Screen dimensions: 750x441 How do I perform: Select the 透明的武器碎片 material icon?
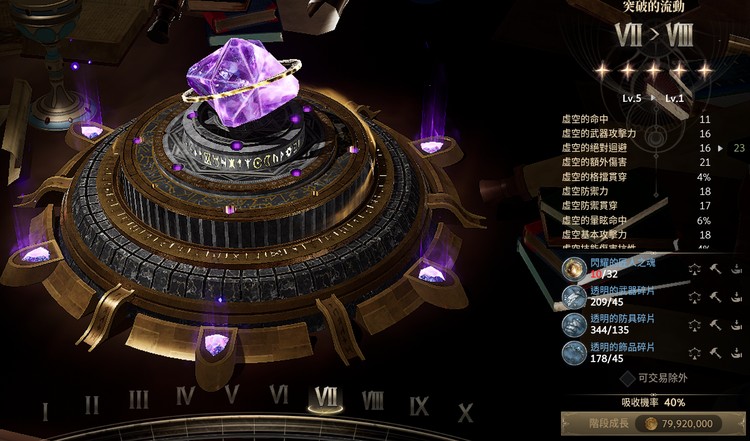click(574, 298)
